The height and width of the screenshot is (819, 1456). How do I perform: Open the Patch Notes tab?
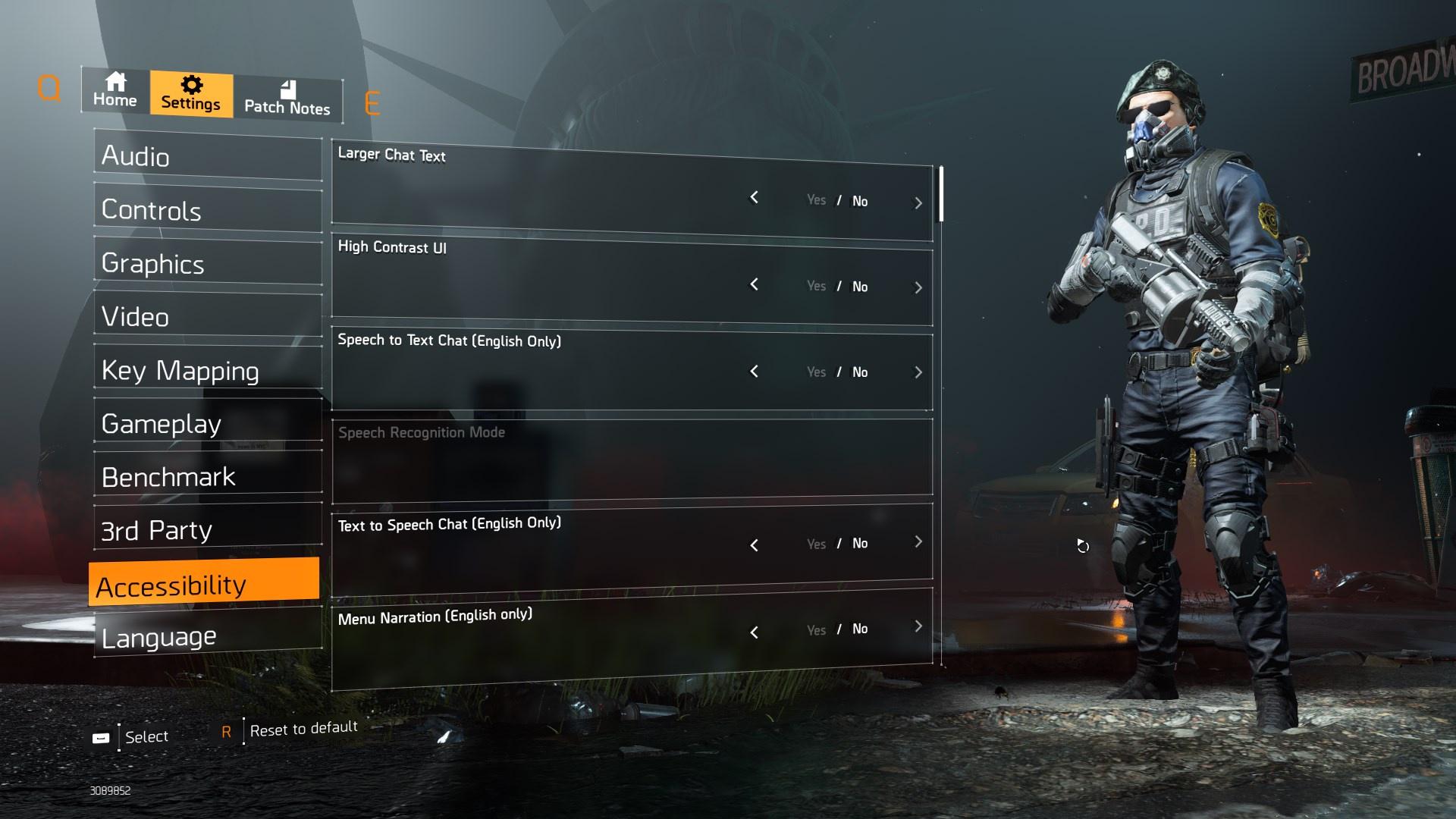point(287,99)
